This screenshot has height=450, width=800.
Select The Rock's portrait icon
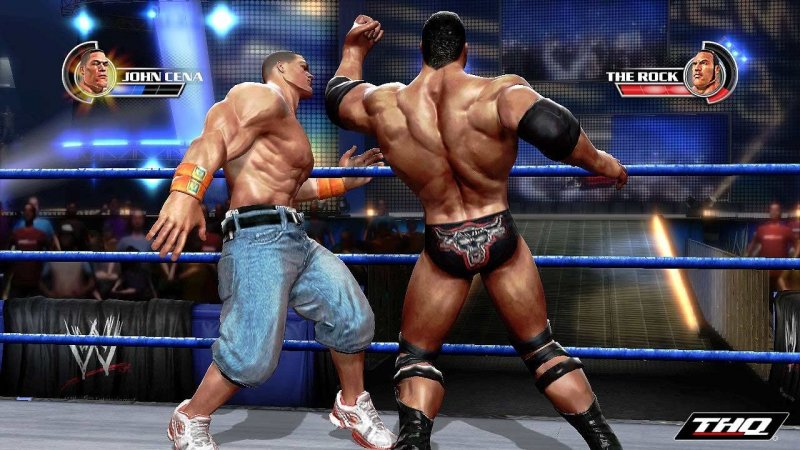(706, 72)
